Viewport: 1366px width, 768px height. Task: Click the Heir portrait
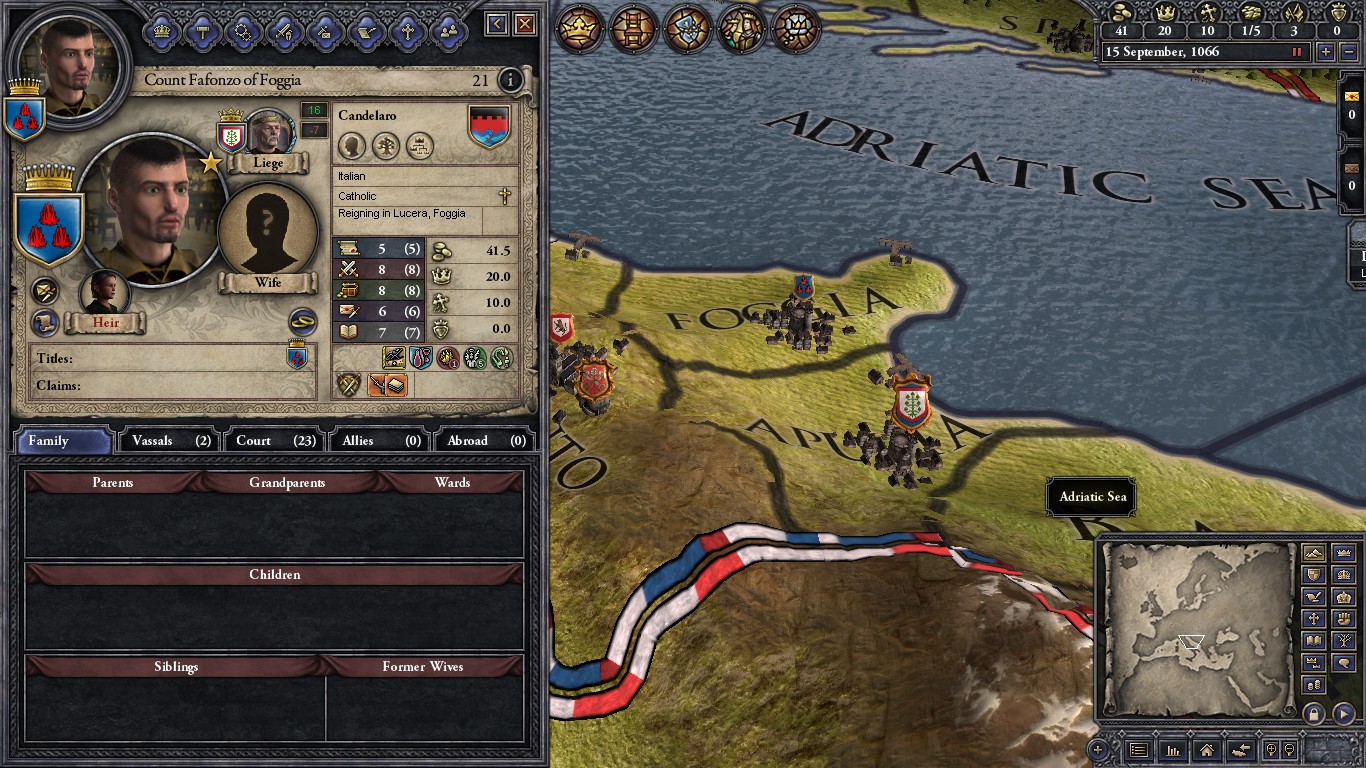[105, 295]
